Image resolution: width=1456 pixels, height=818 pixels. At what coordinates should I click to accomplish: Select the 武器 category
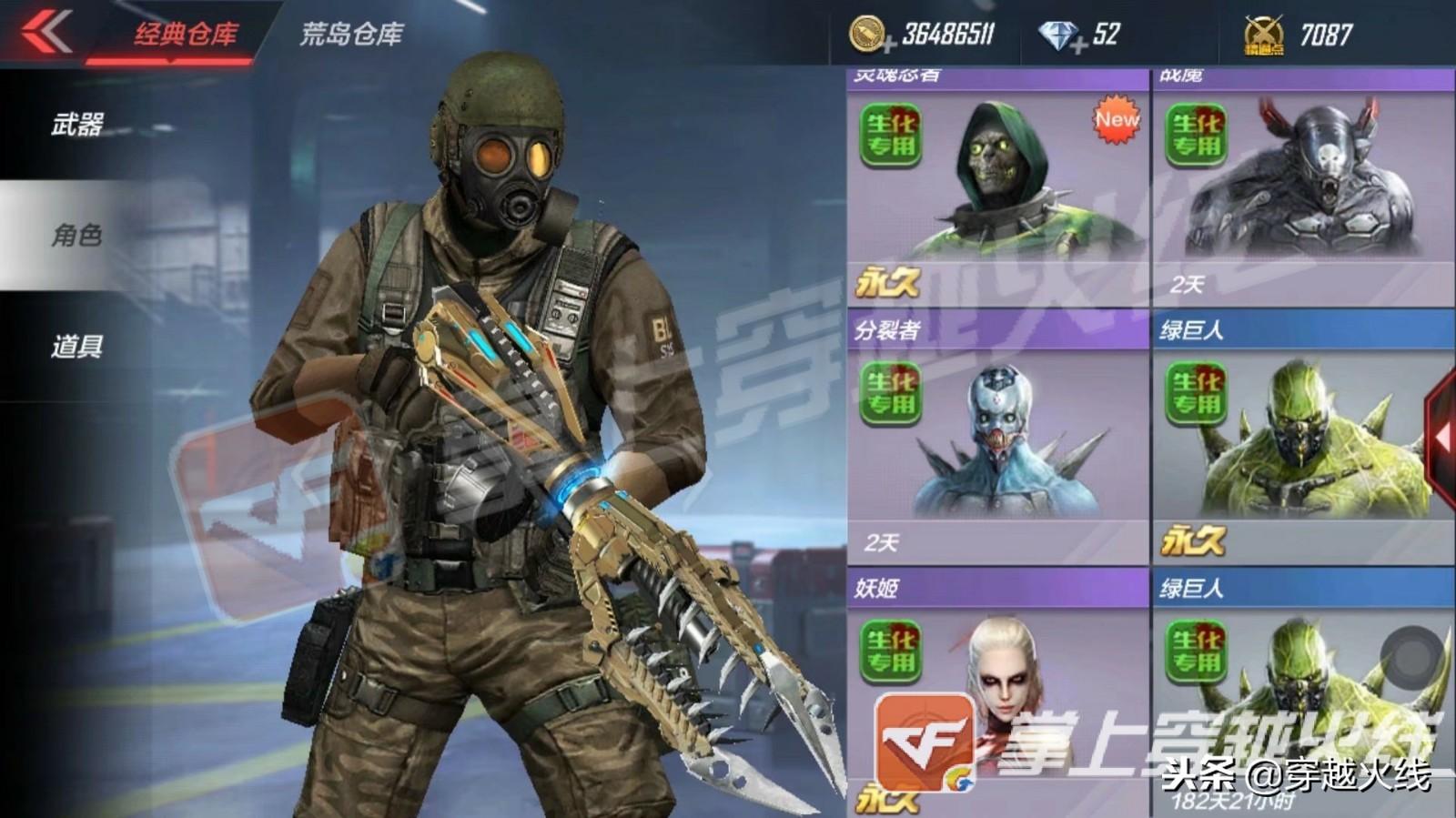[76, 125]
